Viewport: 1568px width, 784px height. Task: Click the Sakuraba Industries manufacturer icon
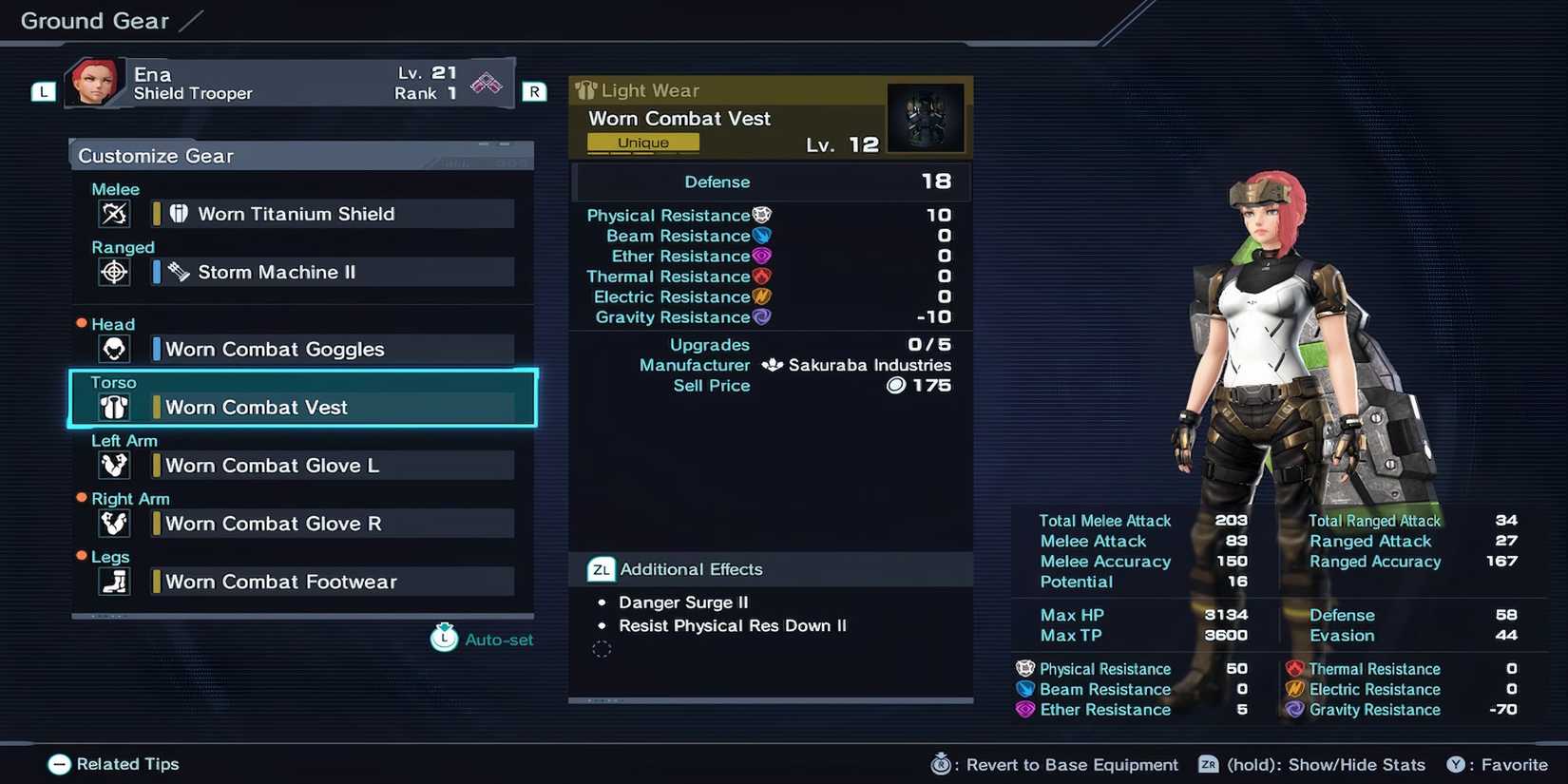pyautogui.click(x=772, y=365)
